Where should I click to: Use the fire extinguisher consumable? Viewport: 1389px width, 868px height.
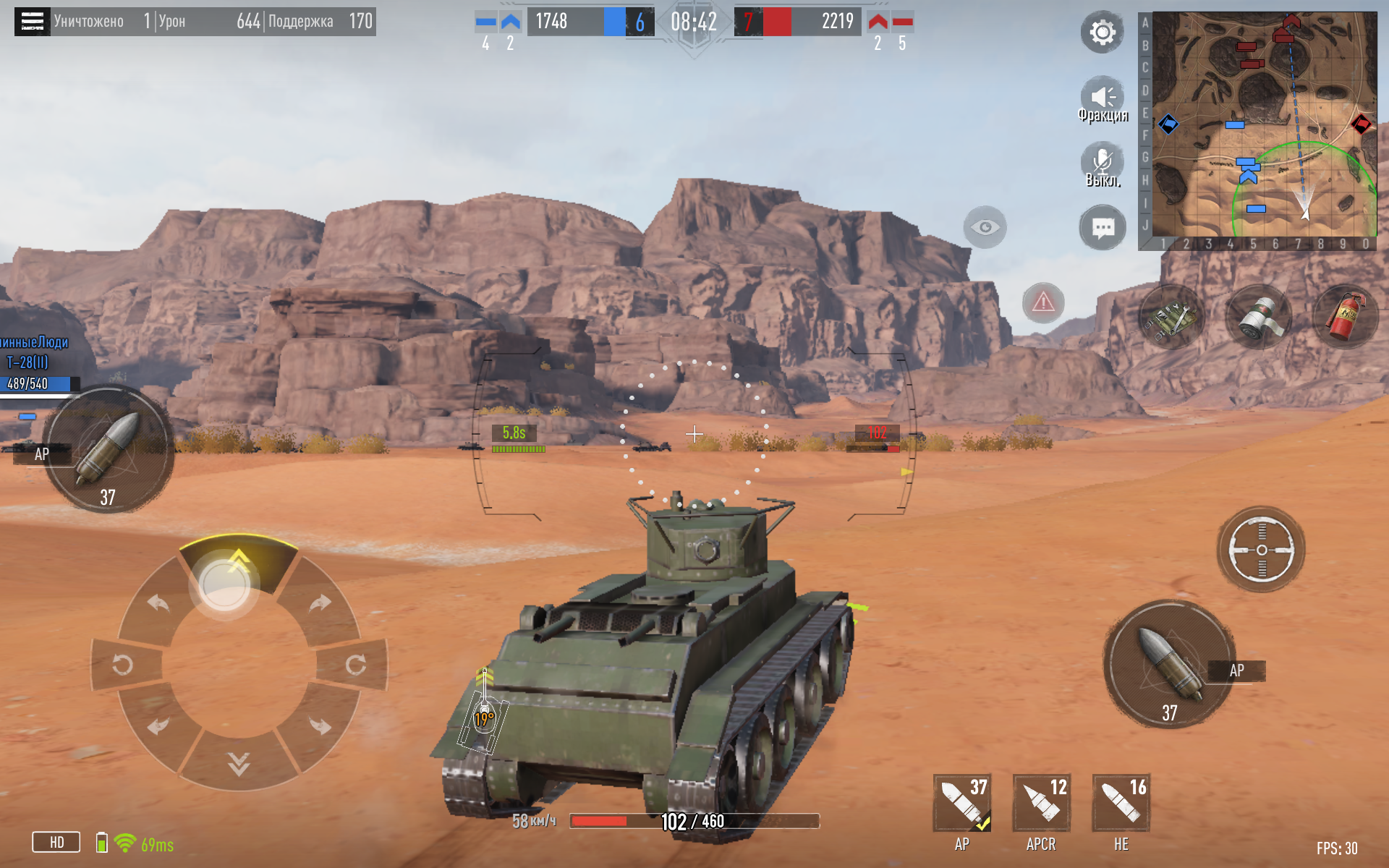1344,317
